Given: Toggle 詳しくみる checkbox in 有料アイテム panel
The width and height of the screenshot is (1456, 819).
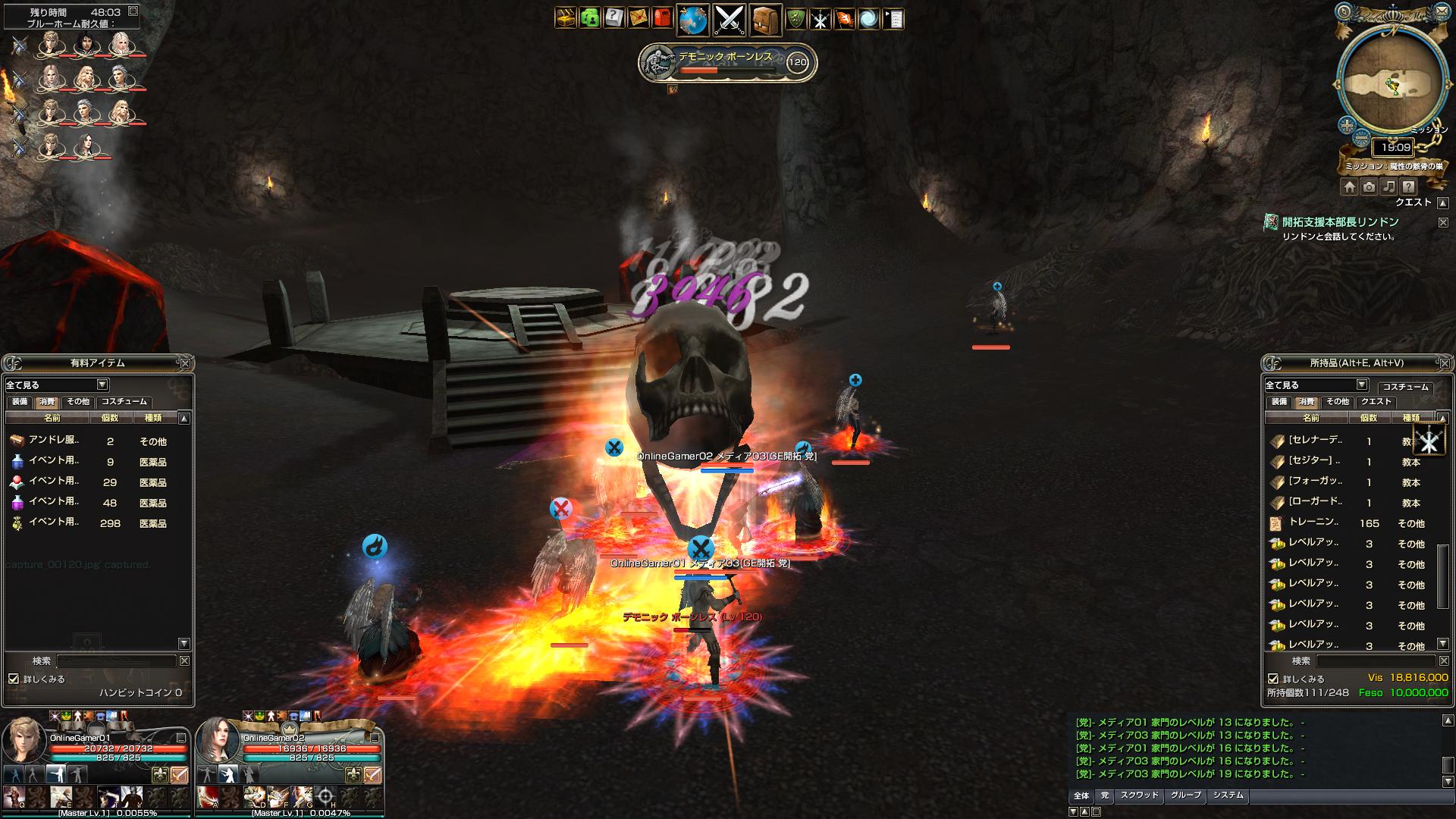Looking at the screenshot, I should [x=14, y=679].
